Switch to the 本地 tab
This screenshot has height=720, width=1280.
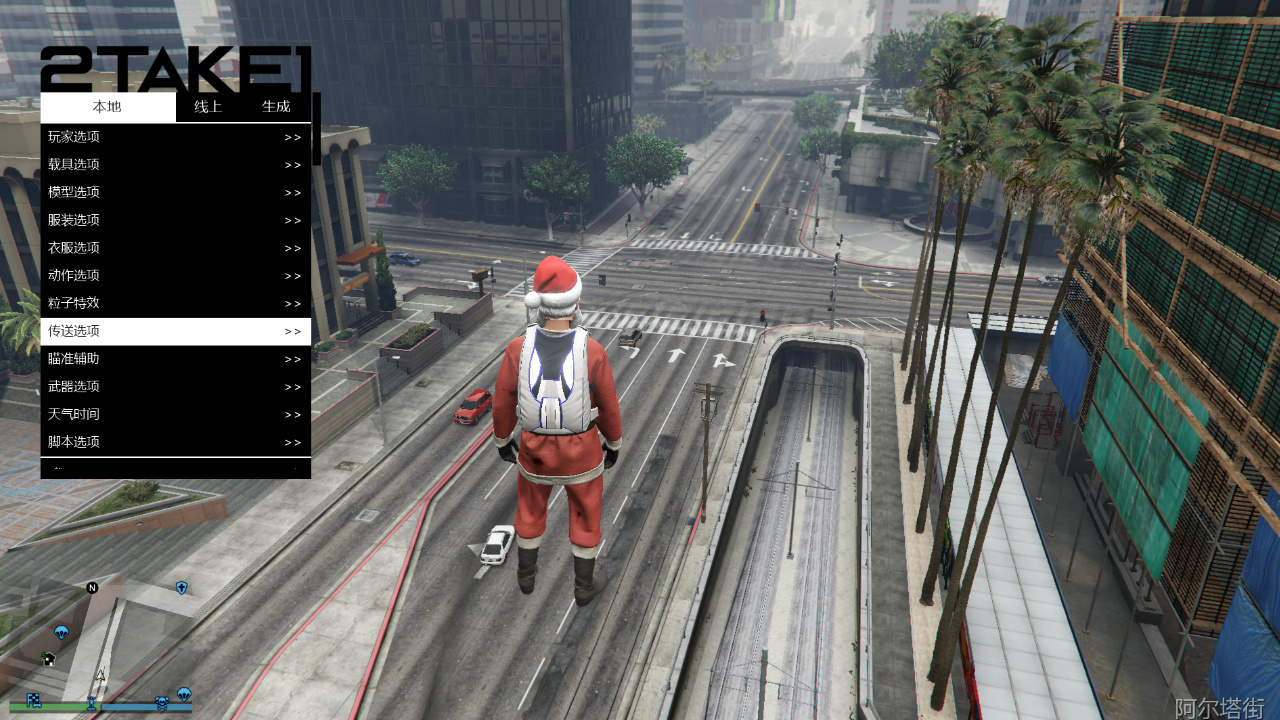[x=107, y=107]
